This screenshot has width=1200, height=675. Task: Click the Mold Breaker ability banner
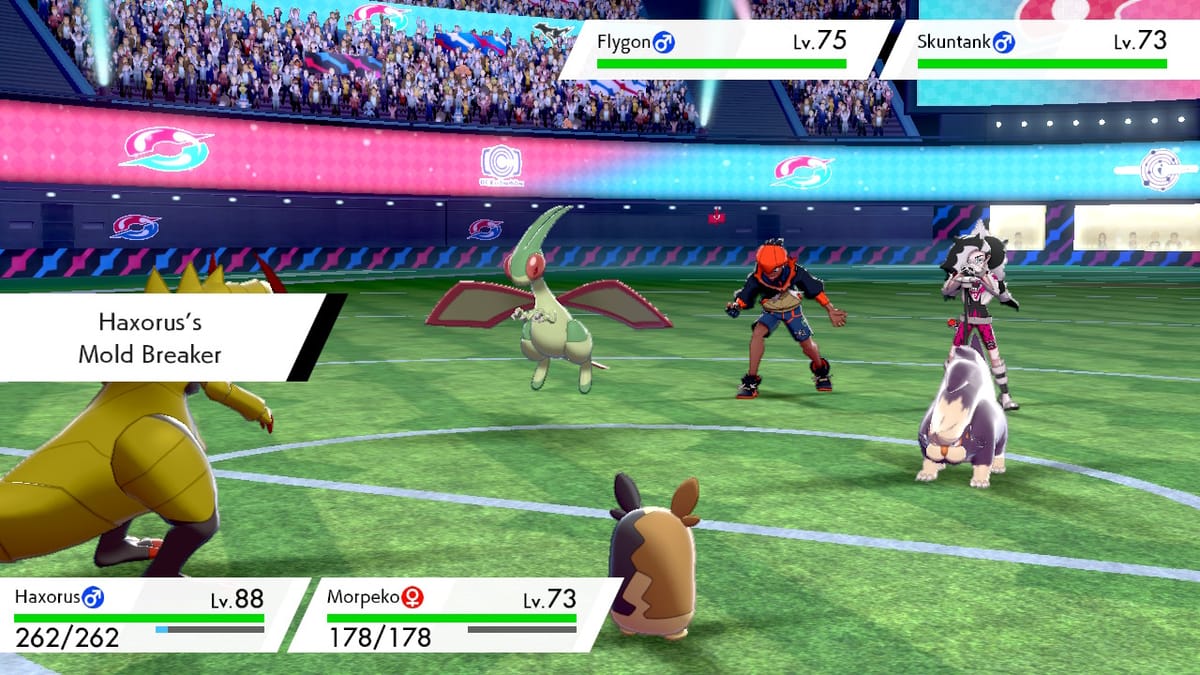pos(160,338)
